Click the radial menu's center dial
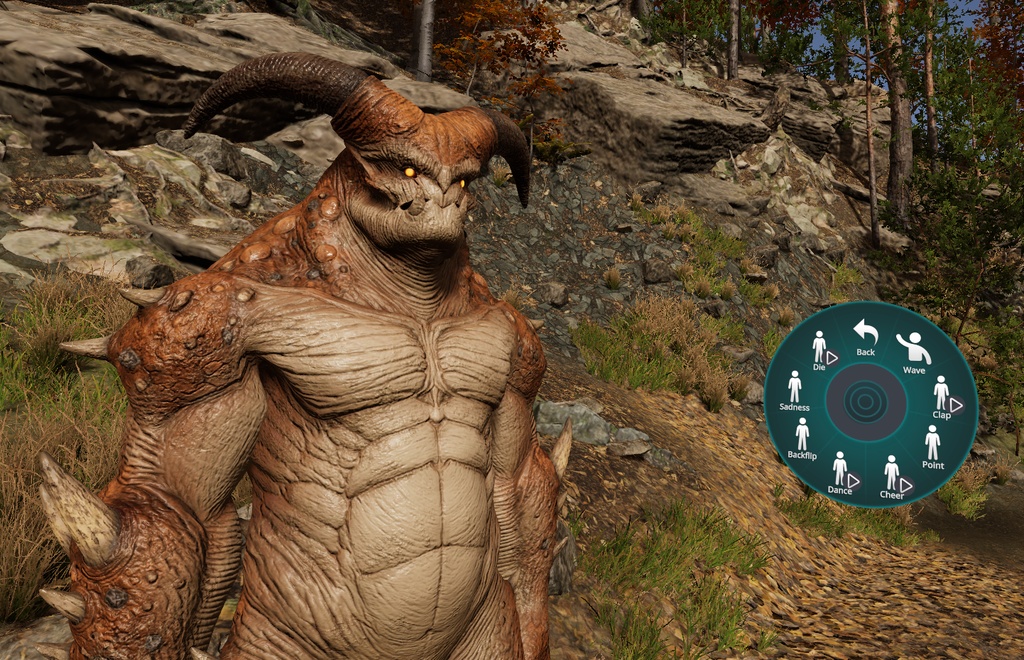 pos(867,403)
